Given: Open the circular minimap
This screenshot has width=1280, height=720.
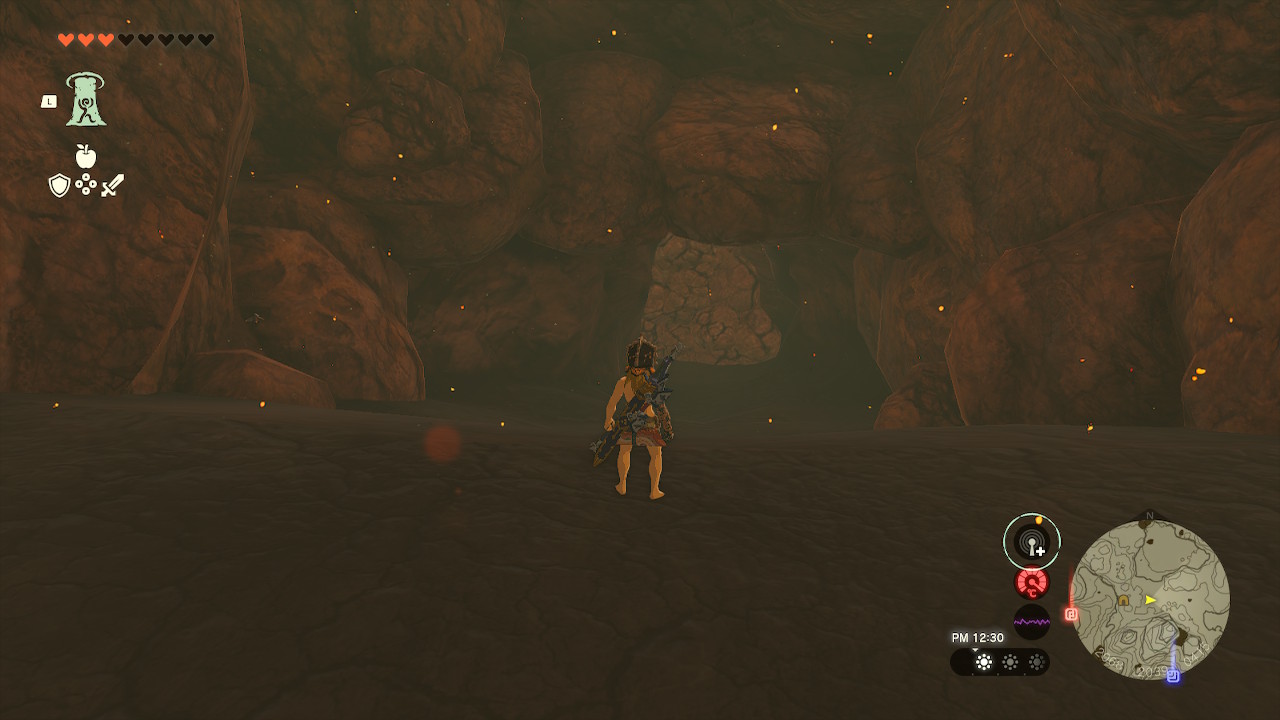Looking at the screenshot, I should point(1150,600).
